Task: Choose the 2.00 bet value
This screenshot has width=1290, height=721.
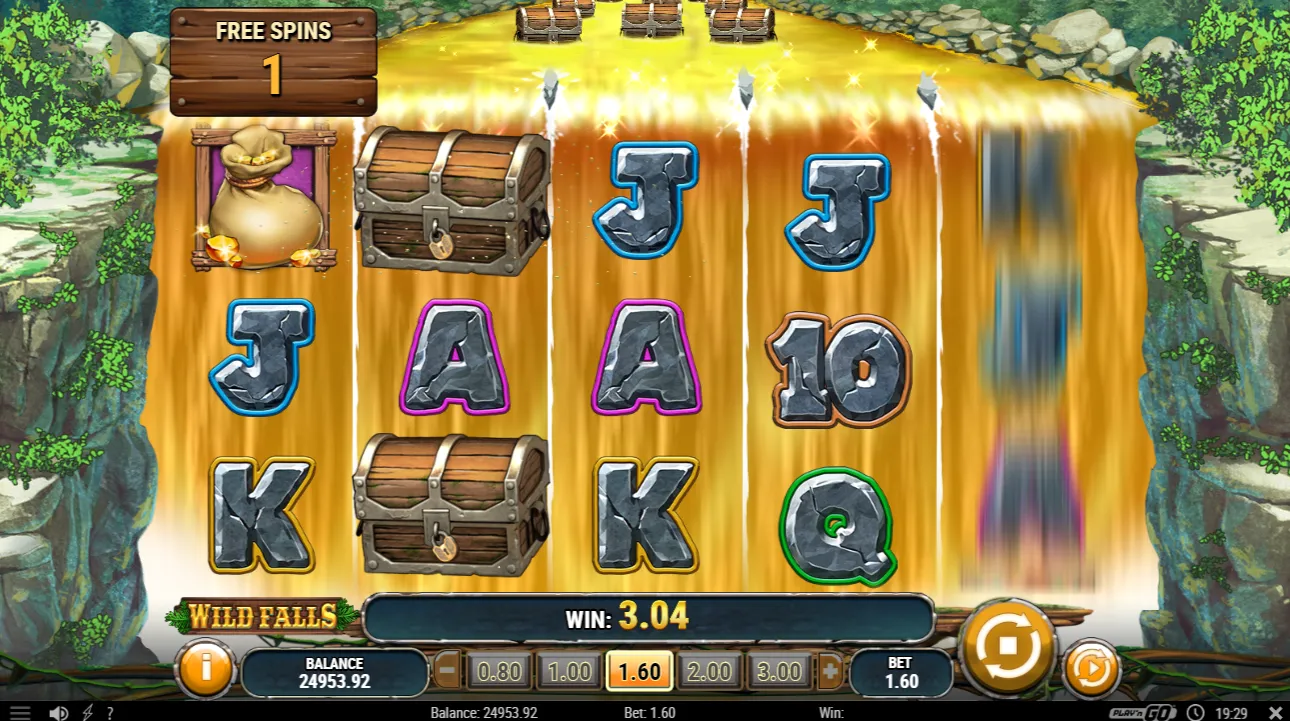Action: coord(710,671)
